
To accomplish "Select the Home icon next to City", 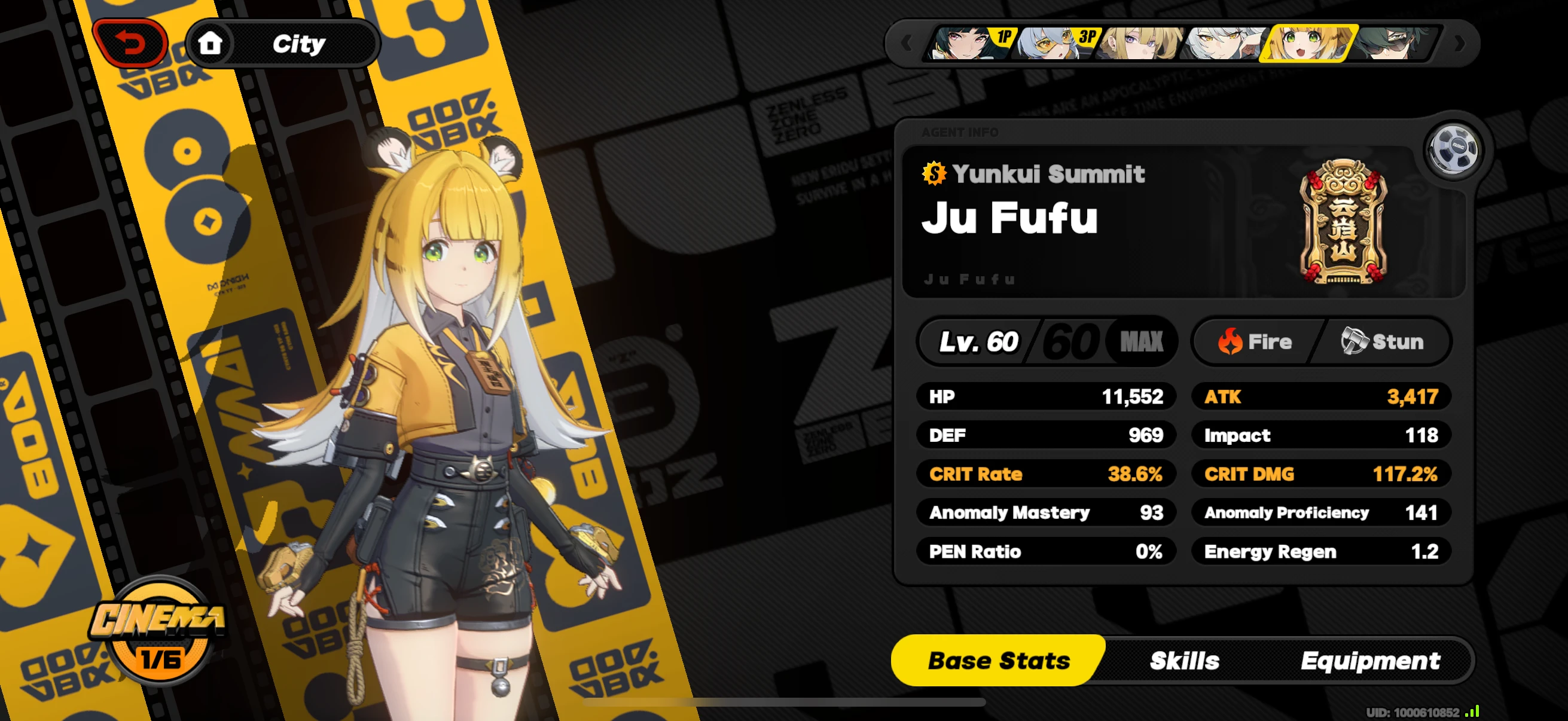I will (x=210, y=42).
